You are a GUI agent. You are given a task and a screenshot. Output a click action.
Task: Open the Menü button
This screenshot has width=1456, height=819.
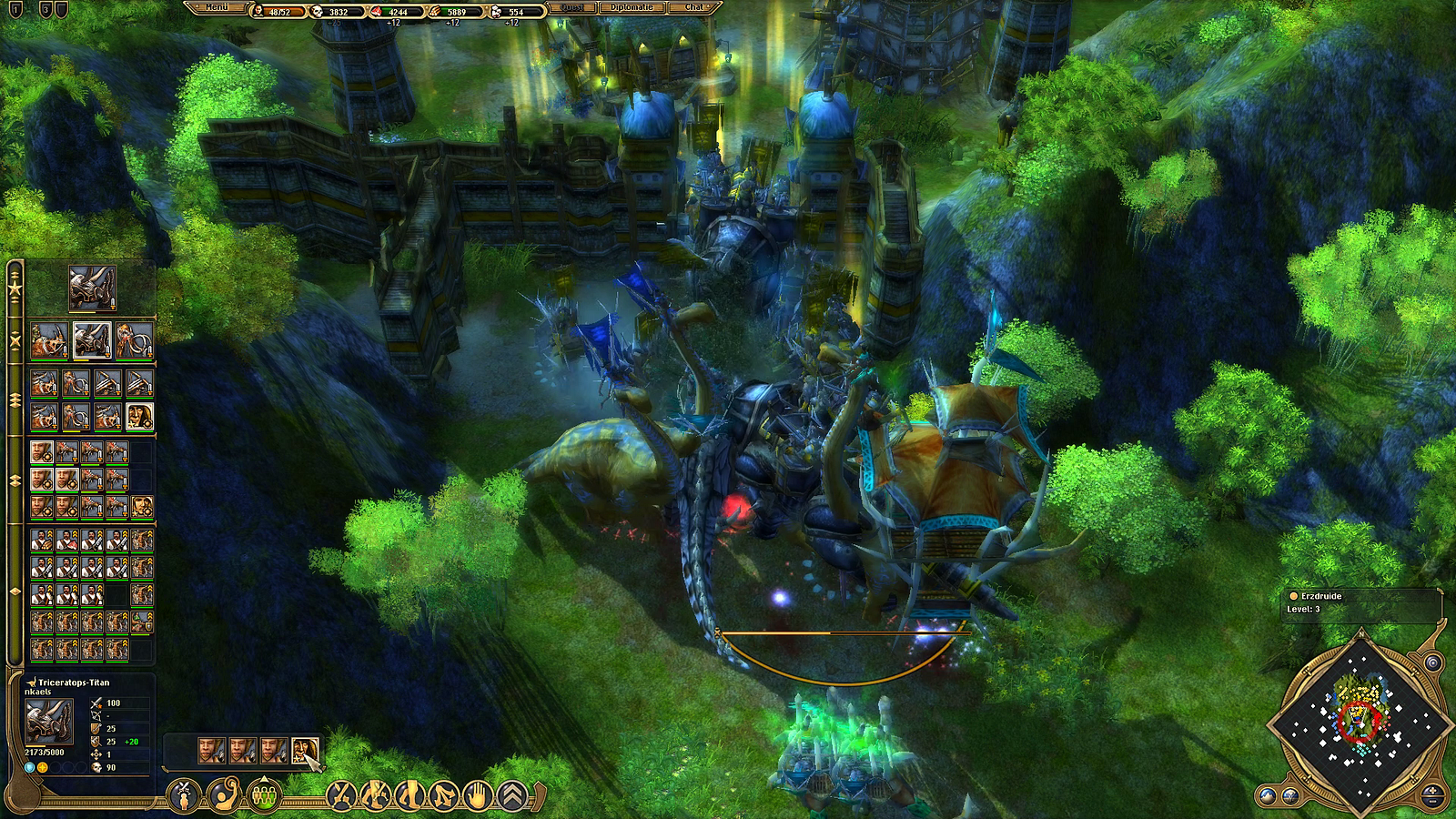pyautogui.click(x=217, y=7)
